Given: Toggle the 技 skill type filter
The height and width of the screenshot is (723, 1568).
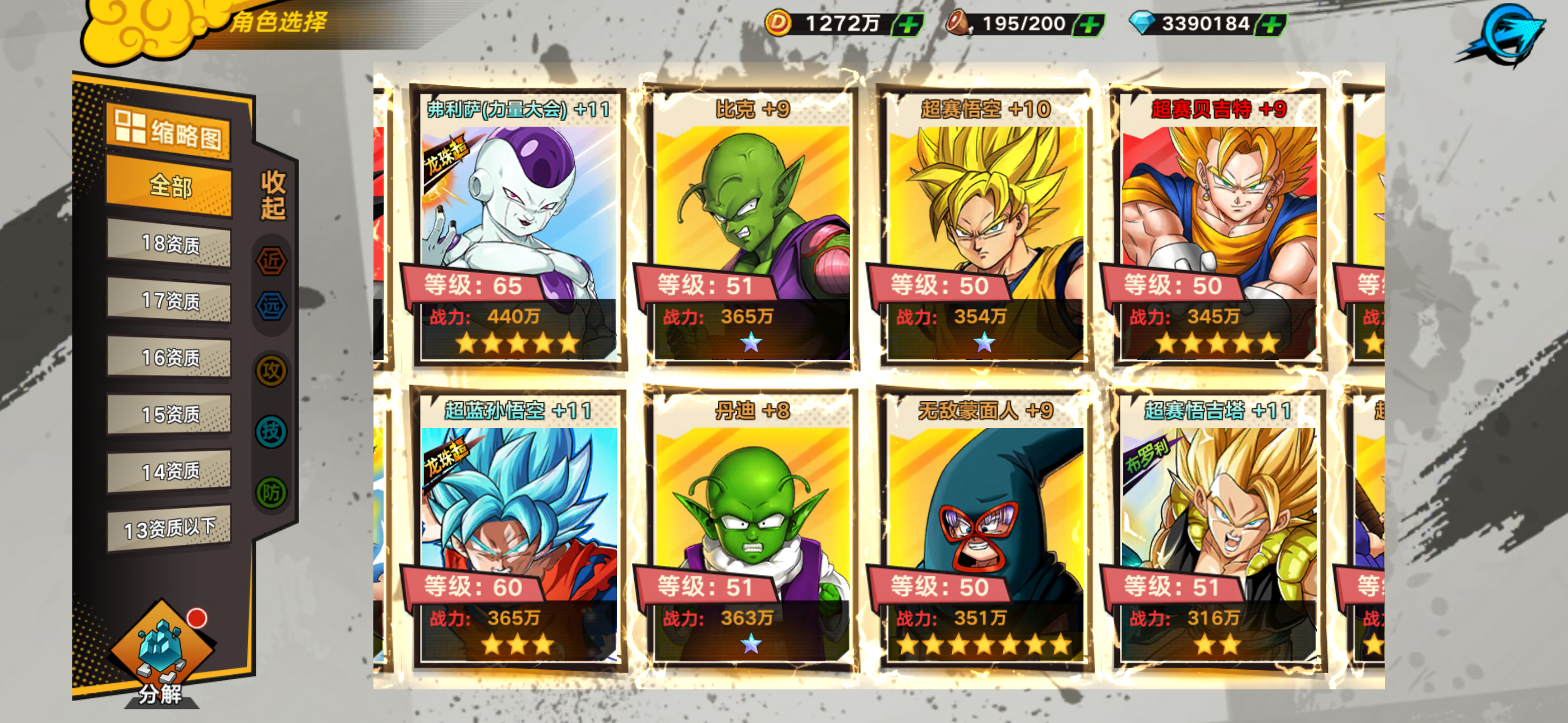Looking at the screenshot, I should click(x=271, y=432).
